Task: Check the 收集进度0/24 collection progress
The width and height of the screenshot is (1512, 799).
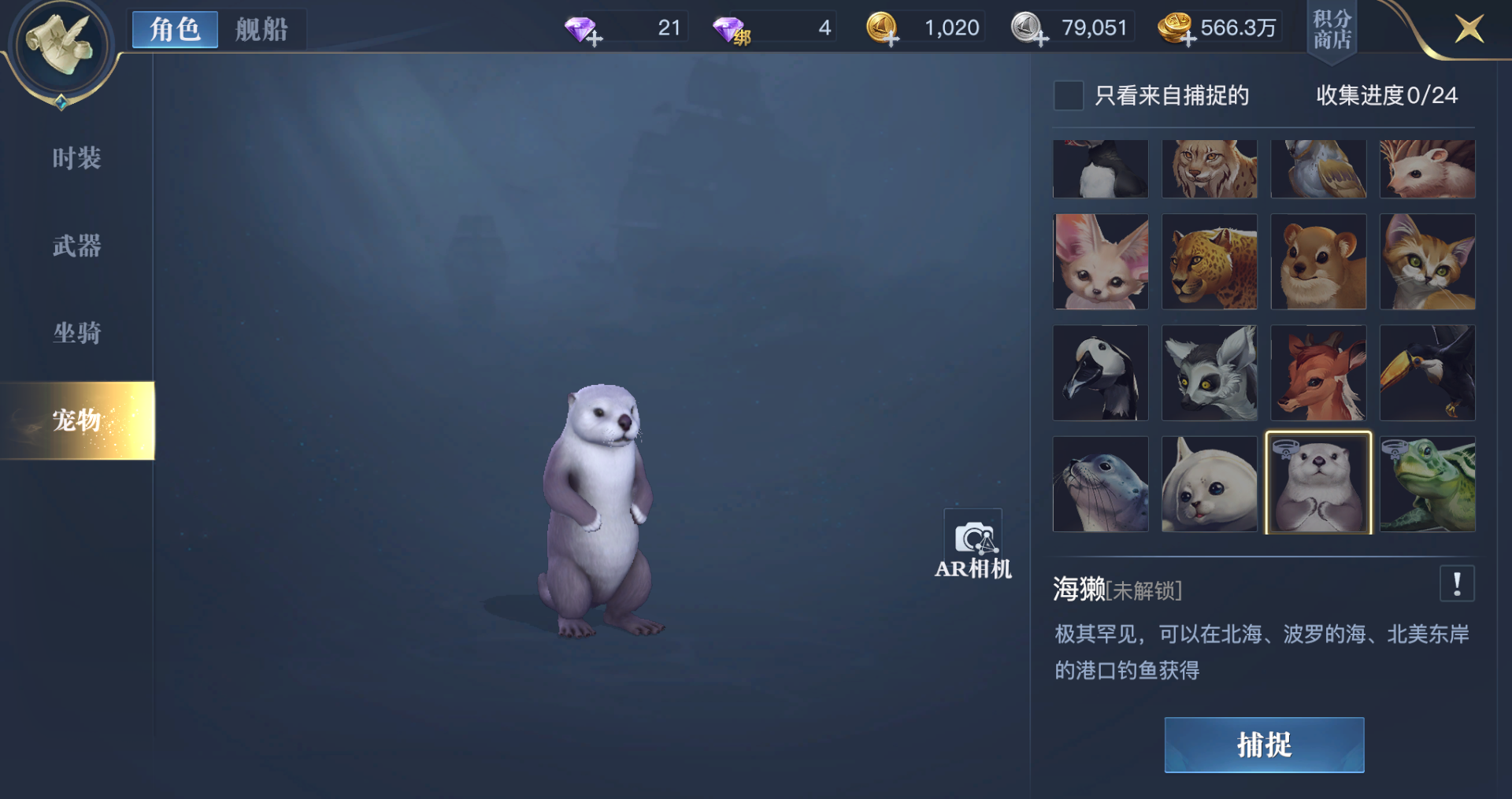Action: pyautogui.click(x=1388, y=94)
